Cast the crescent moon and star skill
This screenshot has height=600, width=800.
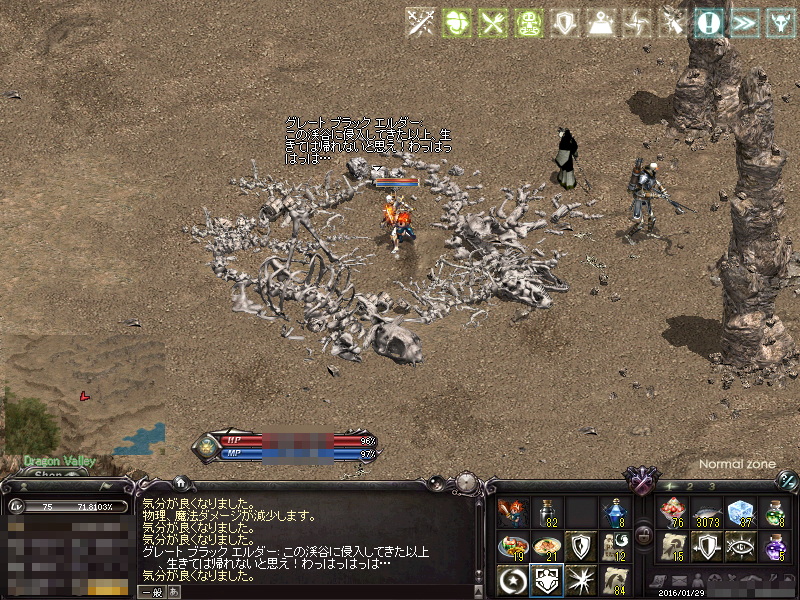click(x=512, y=580)
